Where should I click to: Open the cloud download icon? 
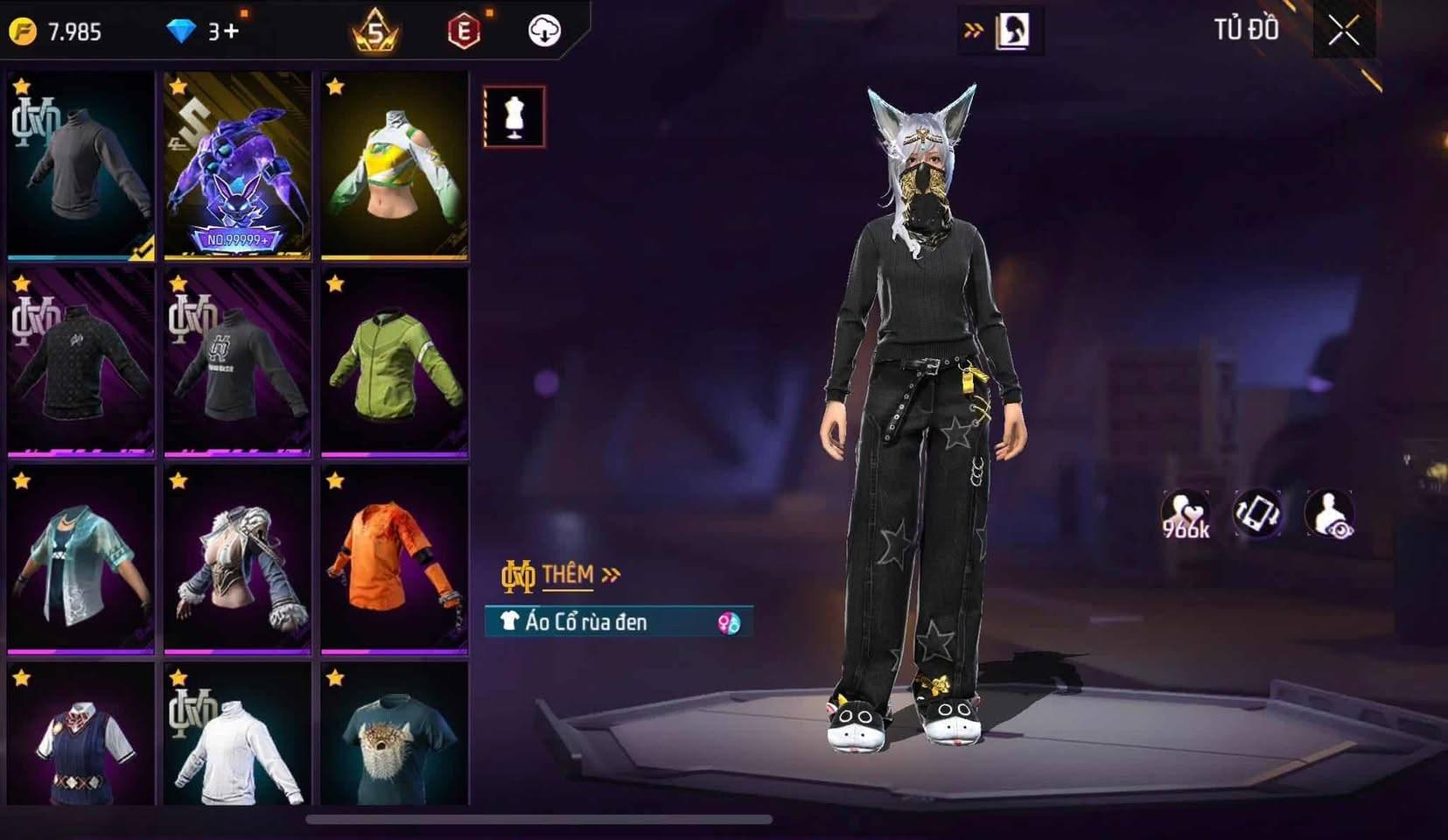pyautogui.click(x=544, y=31)
